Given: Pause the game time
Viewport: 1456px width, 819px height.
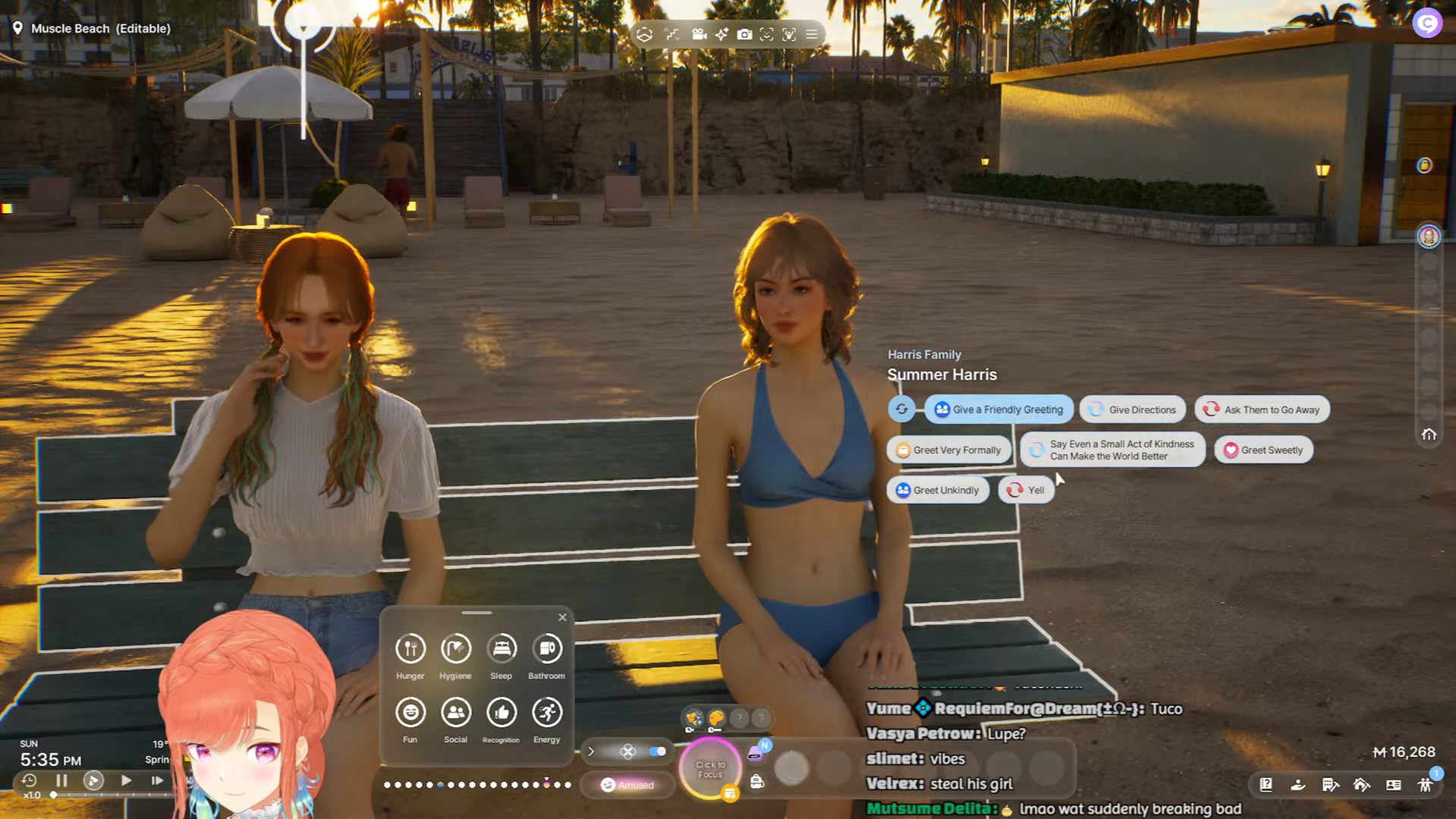Looking at the screenshot, I should point(61,780).
